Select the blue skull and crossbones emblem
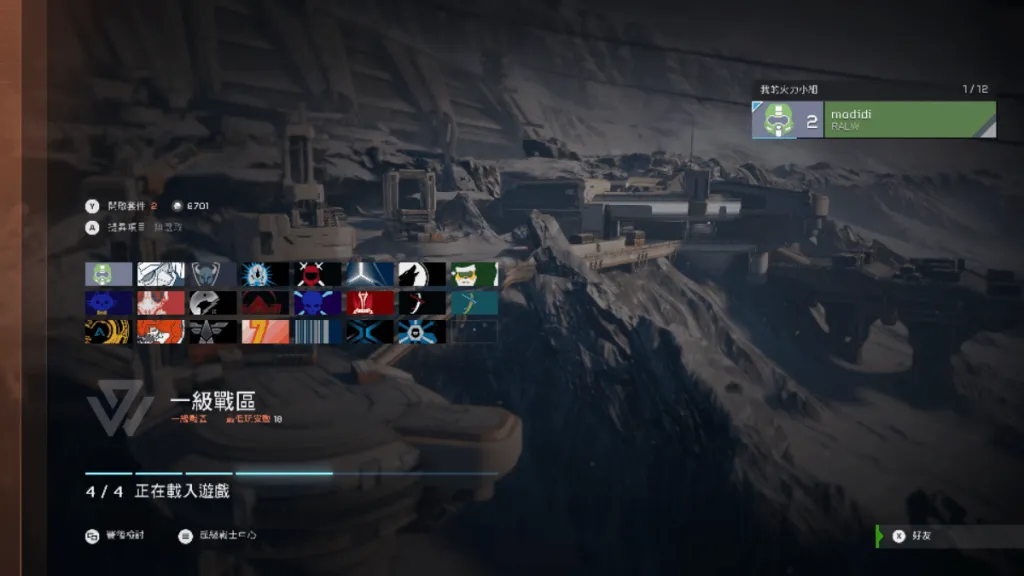The image size is (1024, 576). (x=317, y=303)
